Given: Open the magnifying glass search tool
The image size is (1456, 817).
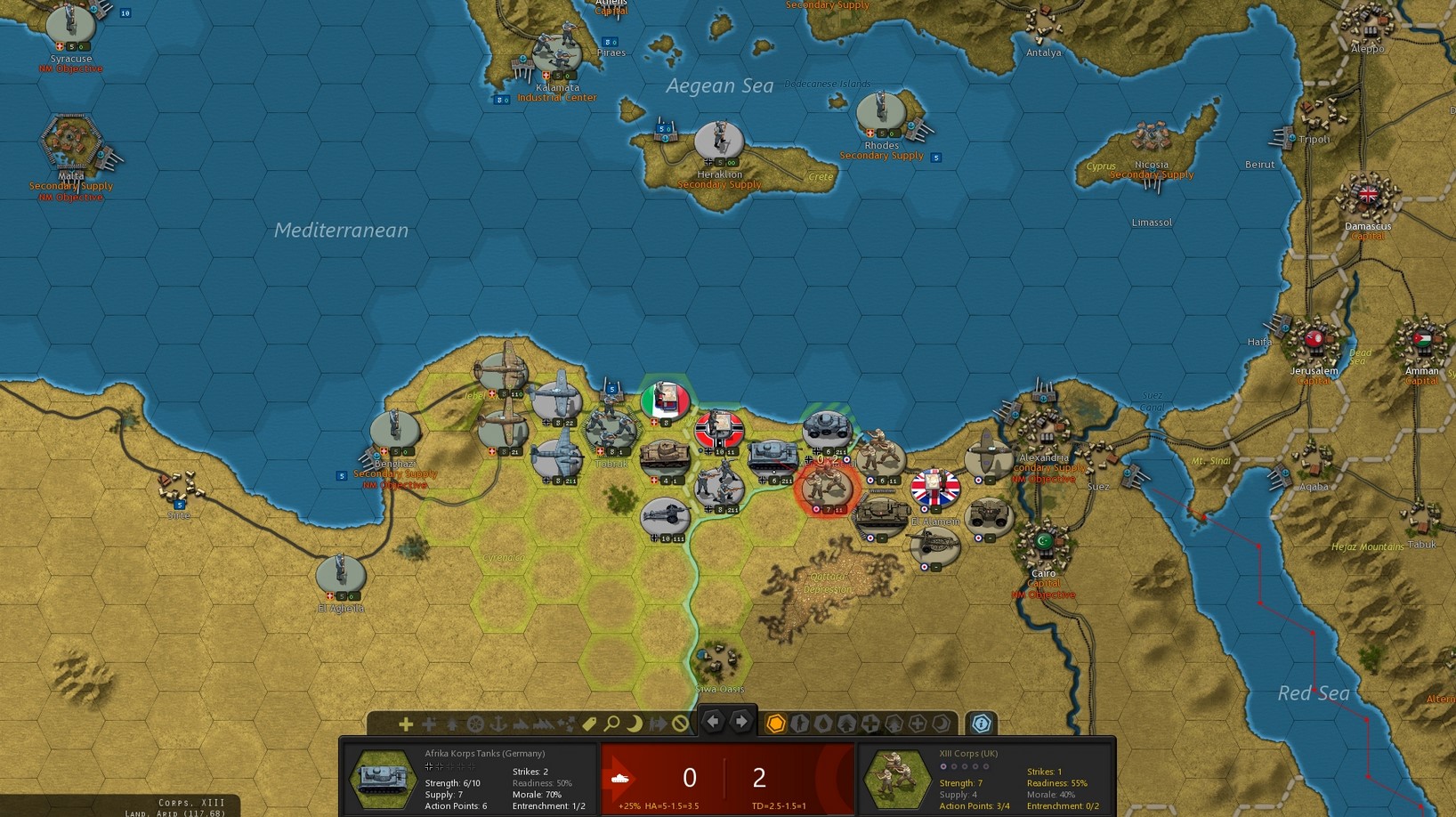Looking at the screenshot, I should [x=612, y=724].
